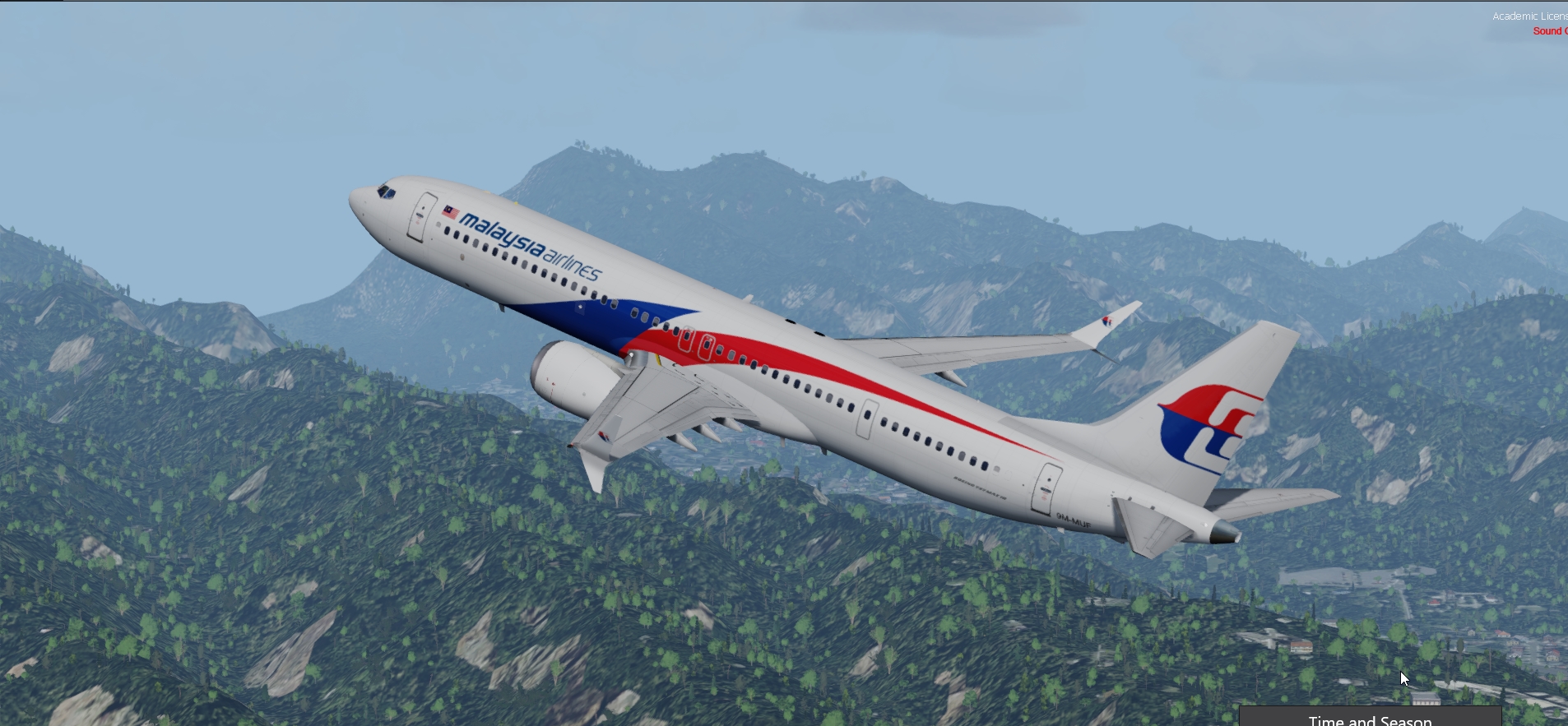This screenshot has height=726, width=1568.
Task: Click the Academic License label
Action: 1532,15
